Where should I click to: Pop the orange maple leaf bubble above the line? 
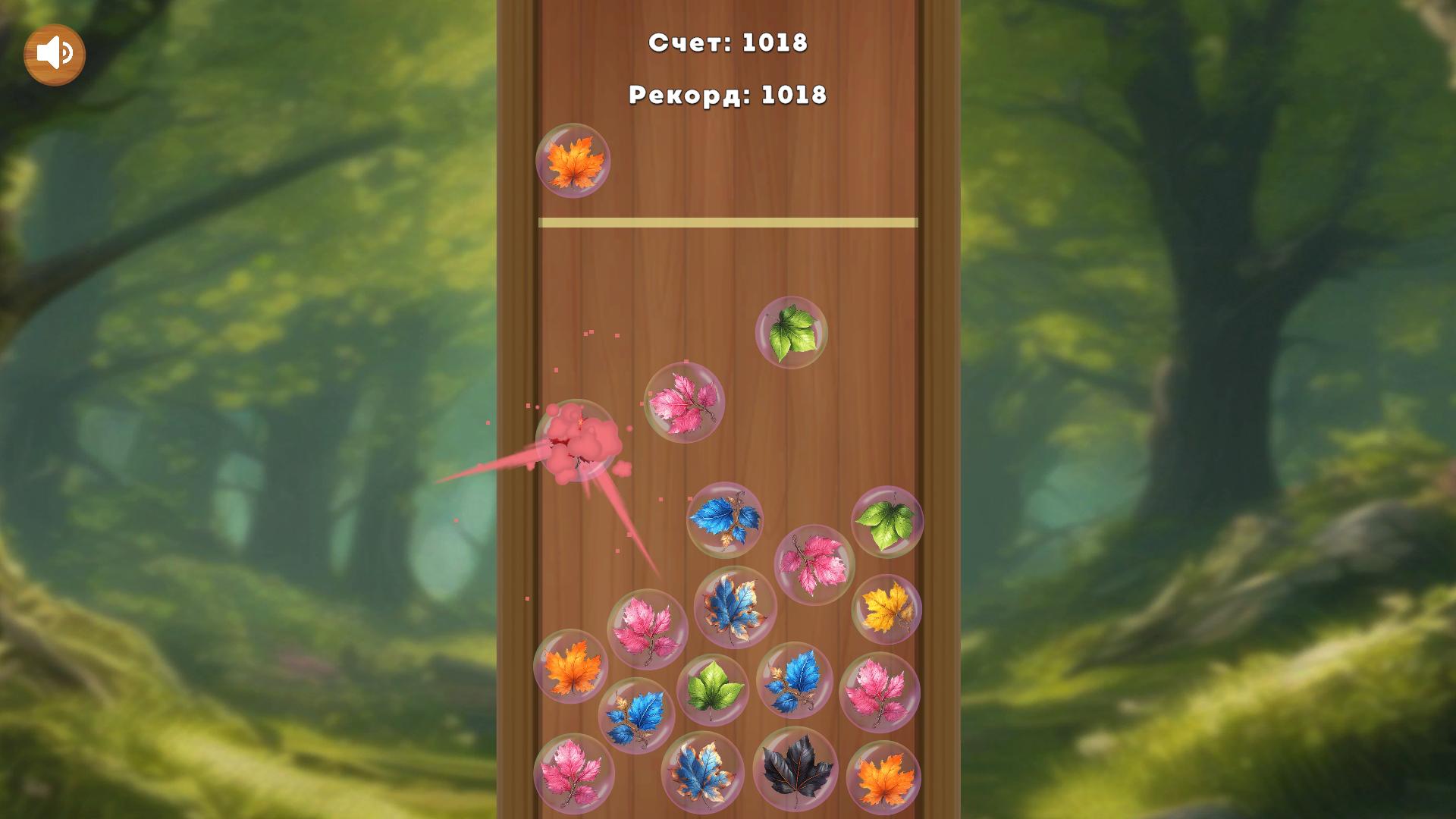coord(574,162)
